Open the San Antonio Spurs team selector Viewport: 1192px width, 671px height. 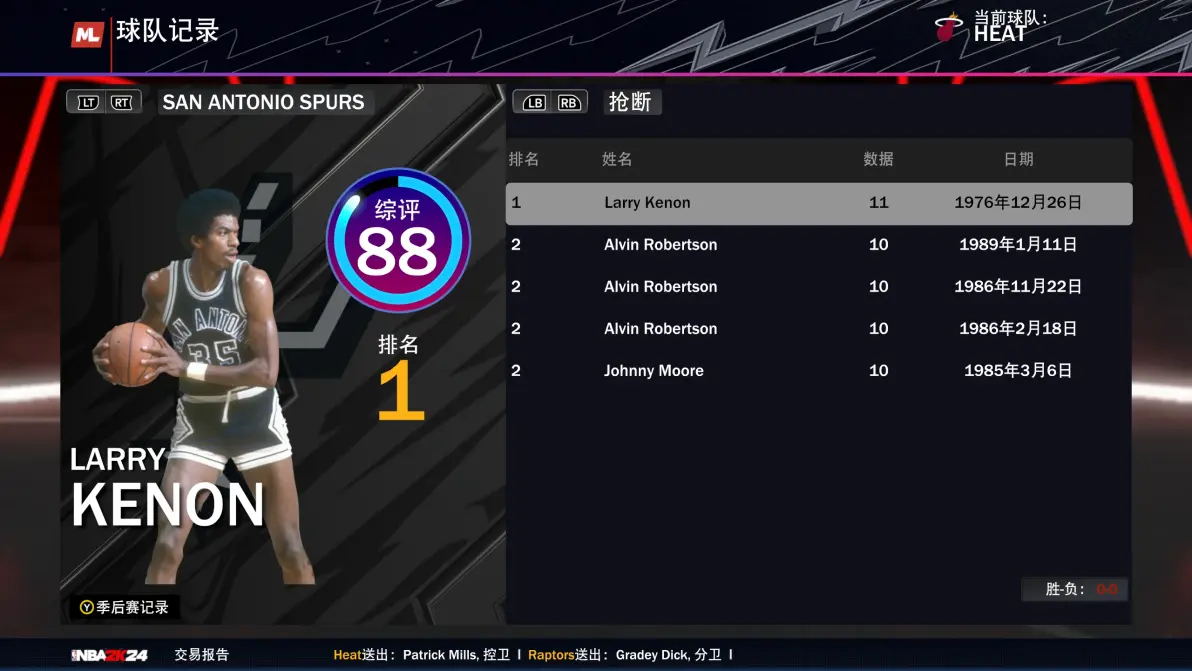[263, 102]
